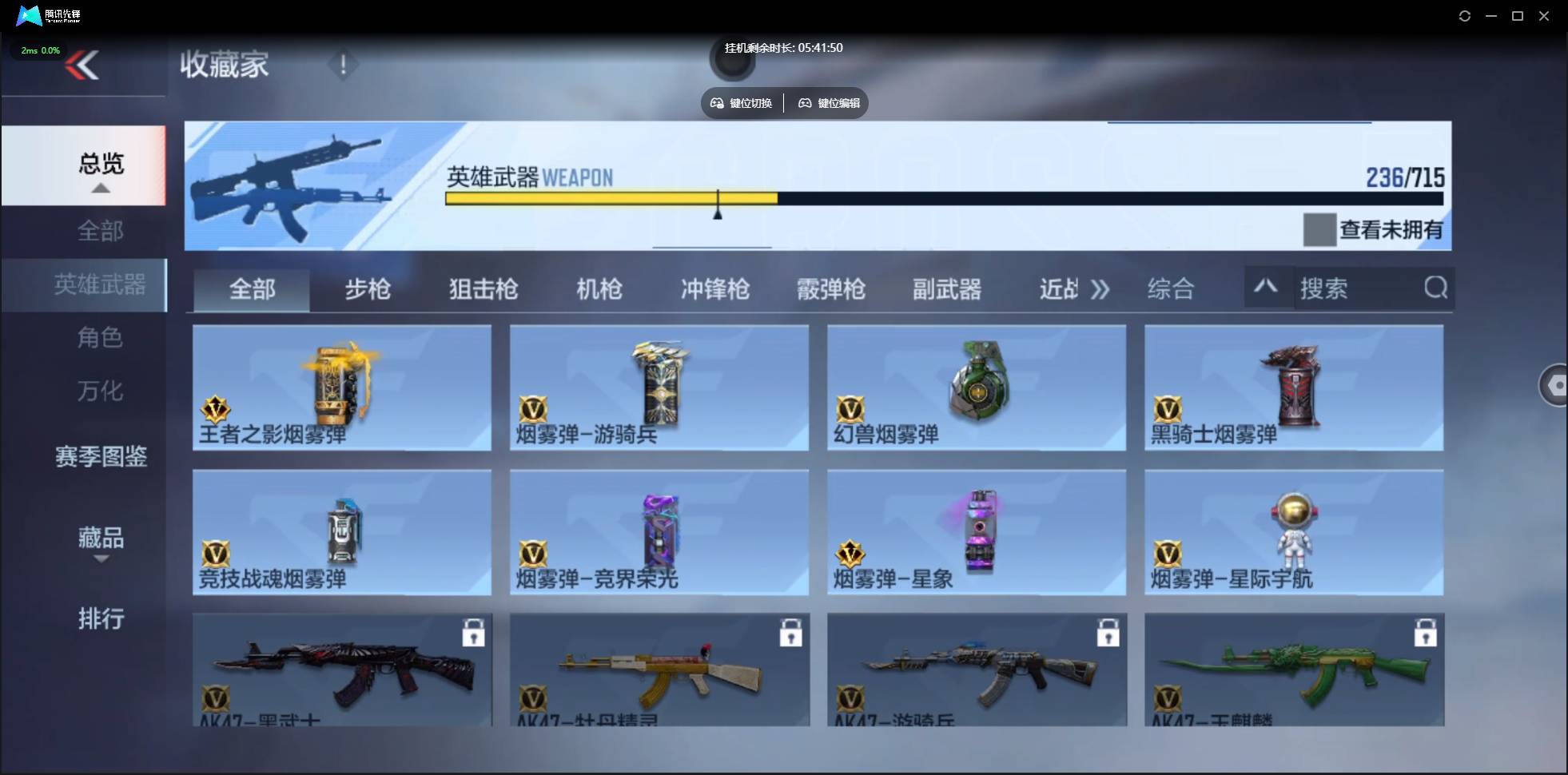Click the 键位切换 button

pyautogui.click(x=740, y=102)
